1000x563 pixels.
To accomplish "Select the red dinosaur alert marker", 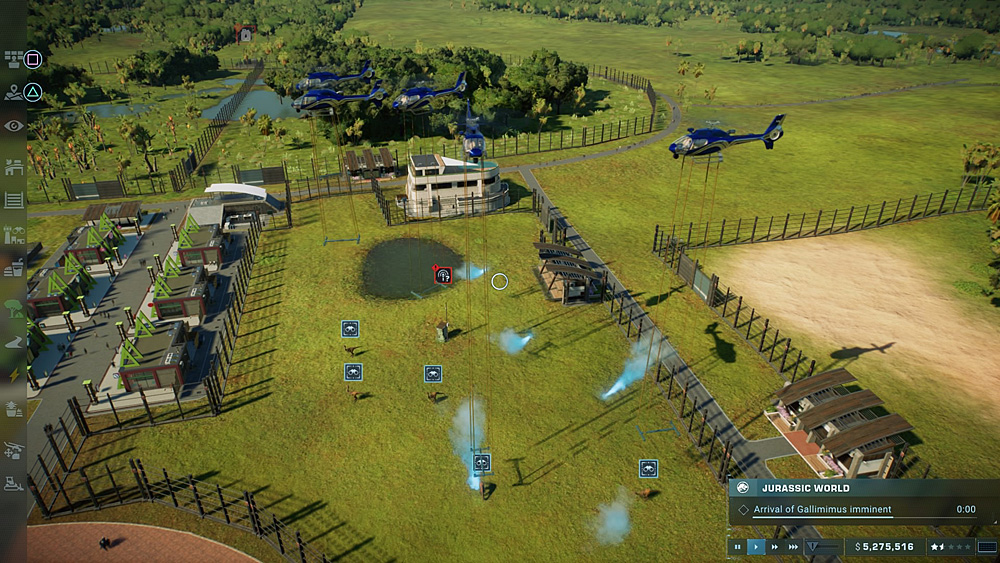I will 442,275.
